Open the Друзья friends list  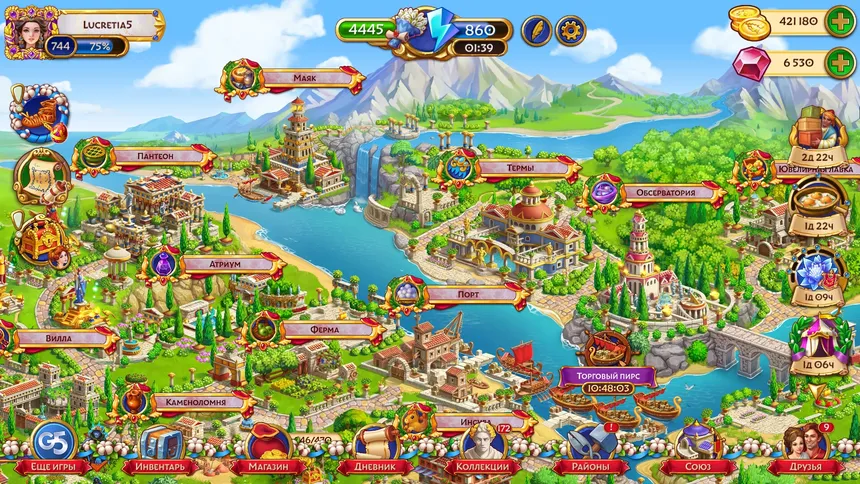(x=804, y=448)
